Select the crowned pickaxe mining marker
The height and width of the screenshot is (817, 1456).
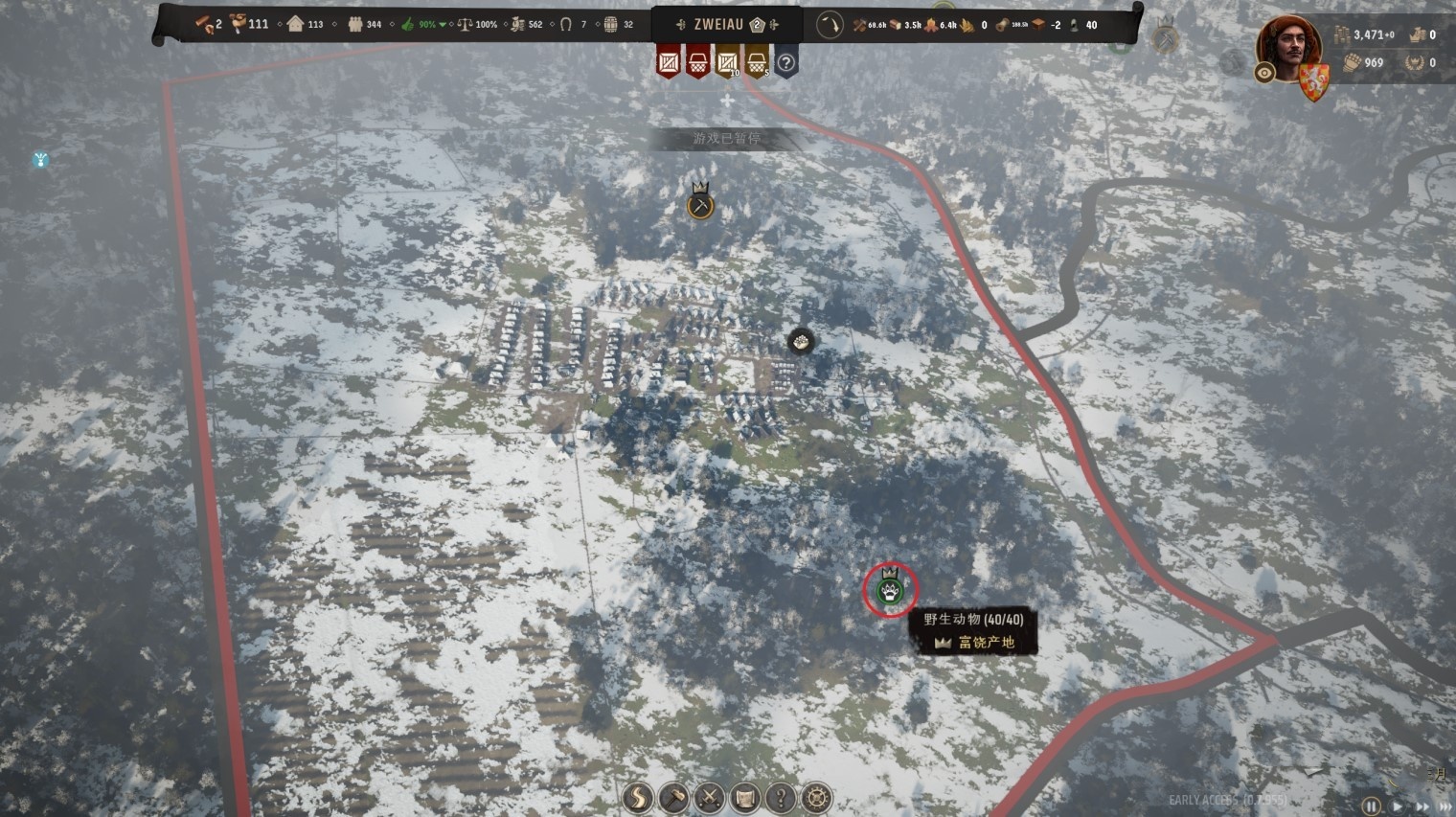pyautogui.click(x=700, y=205)
